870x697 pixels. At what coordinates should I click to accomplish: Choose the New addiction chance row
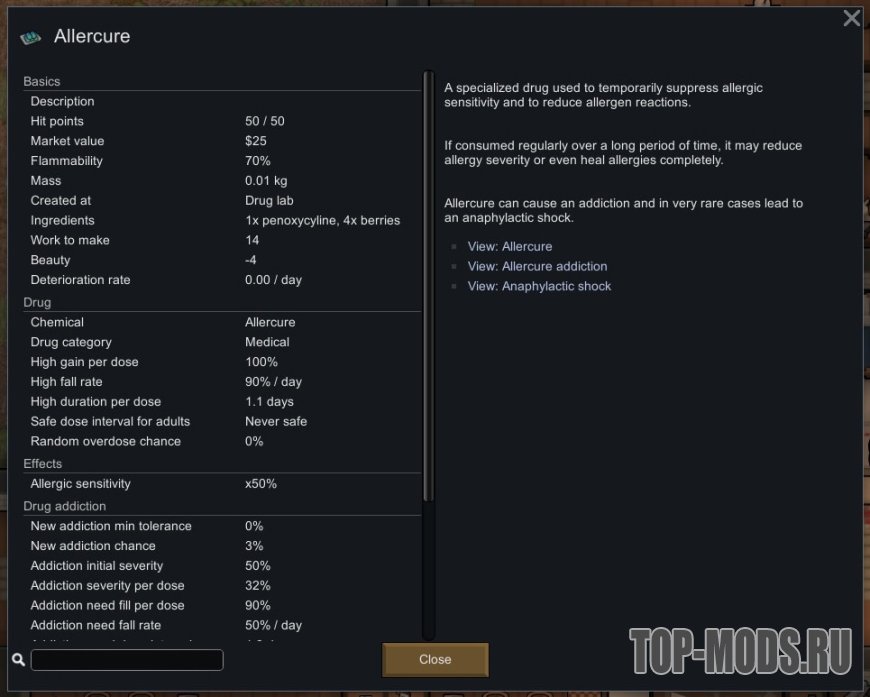pyautogui.click(x=222, y=546)
